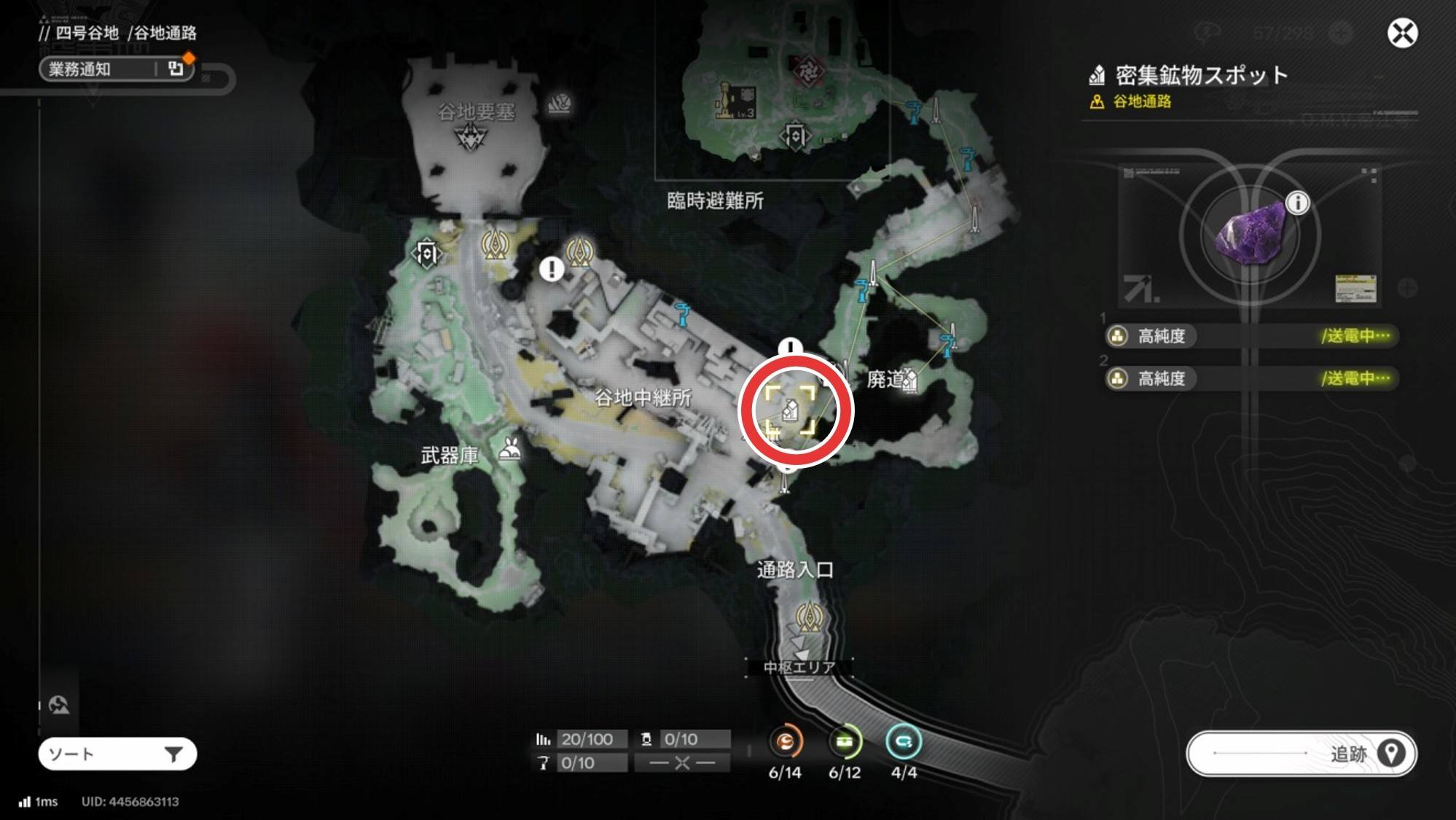The image size is (1456, 820).
Task: Select the 中枢エリア area exit label
Action: tap(799, 667)
